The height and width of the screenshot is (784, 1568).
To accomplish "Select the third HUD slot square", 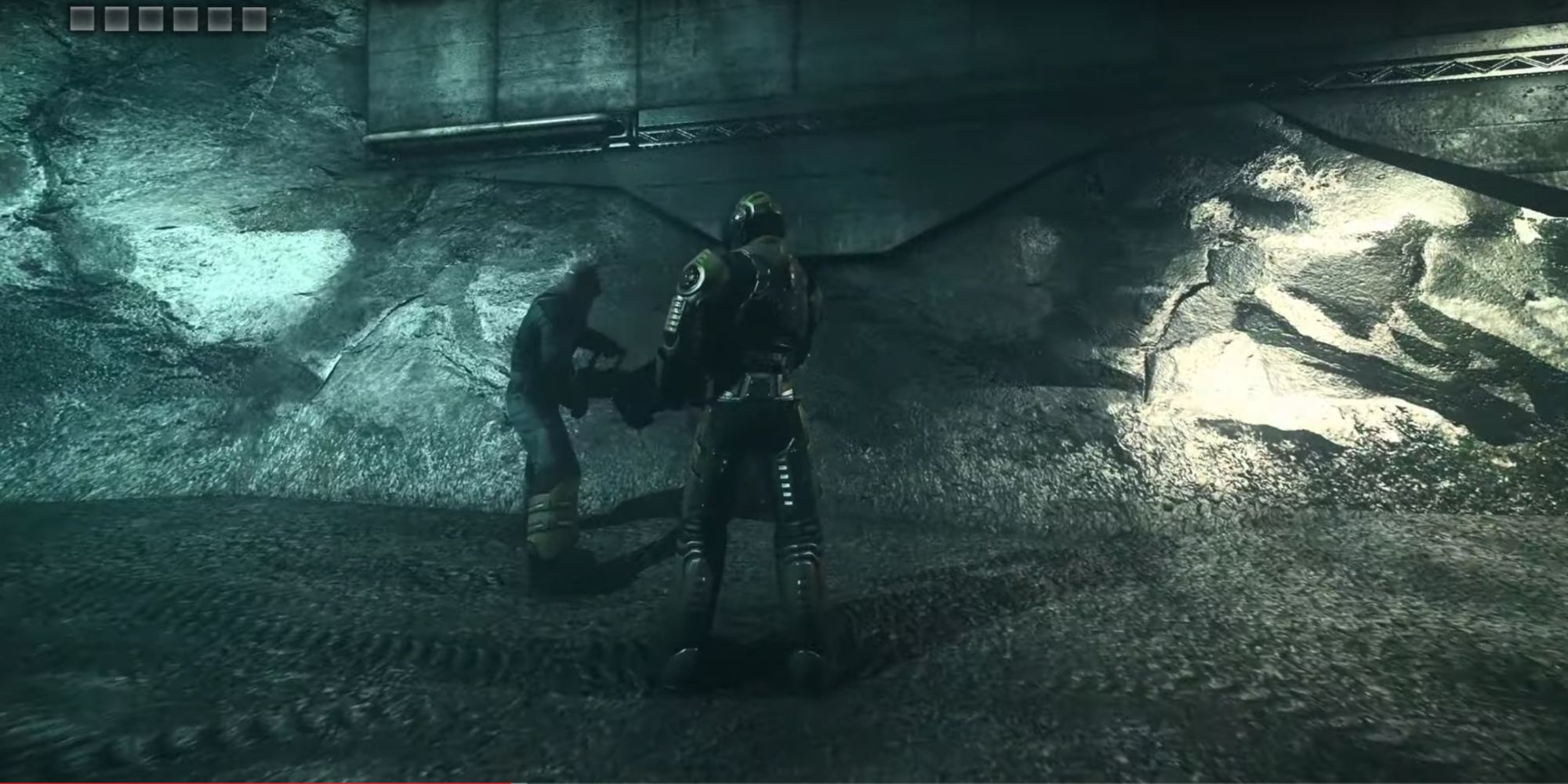I will click(x=151, y=18).
